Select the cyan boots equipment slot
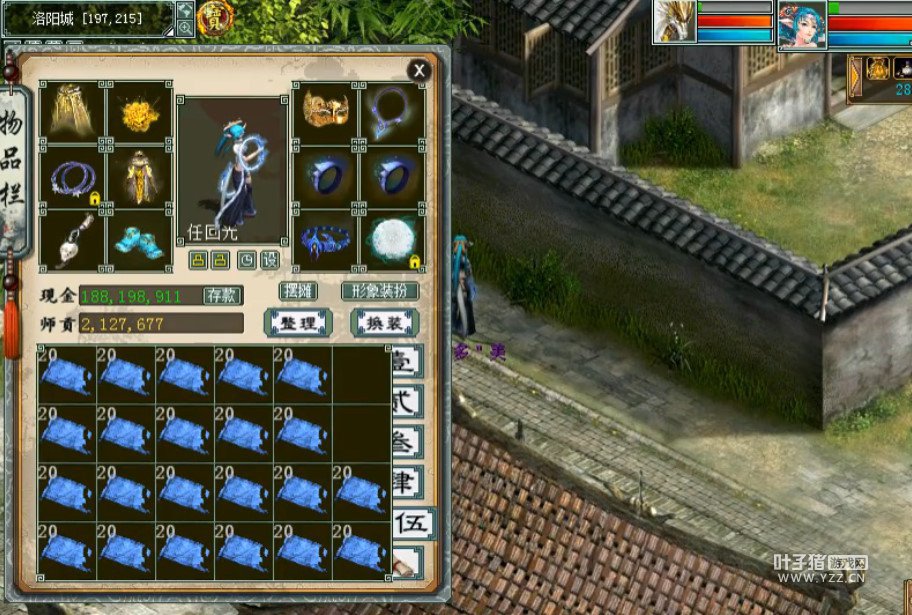912x615 pixels. coord(139,240)
